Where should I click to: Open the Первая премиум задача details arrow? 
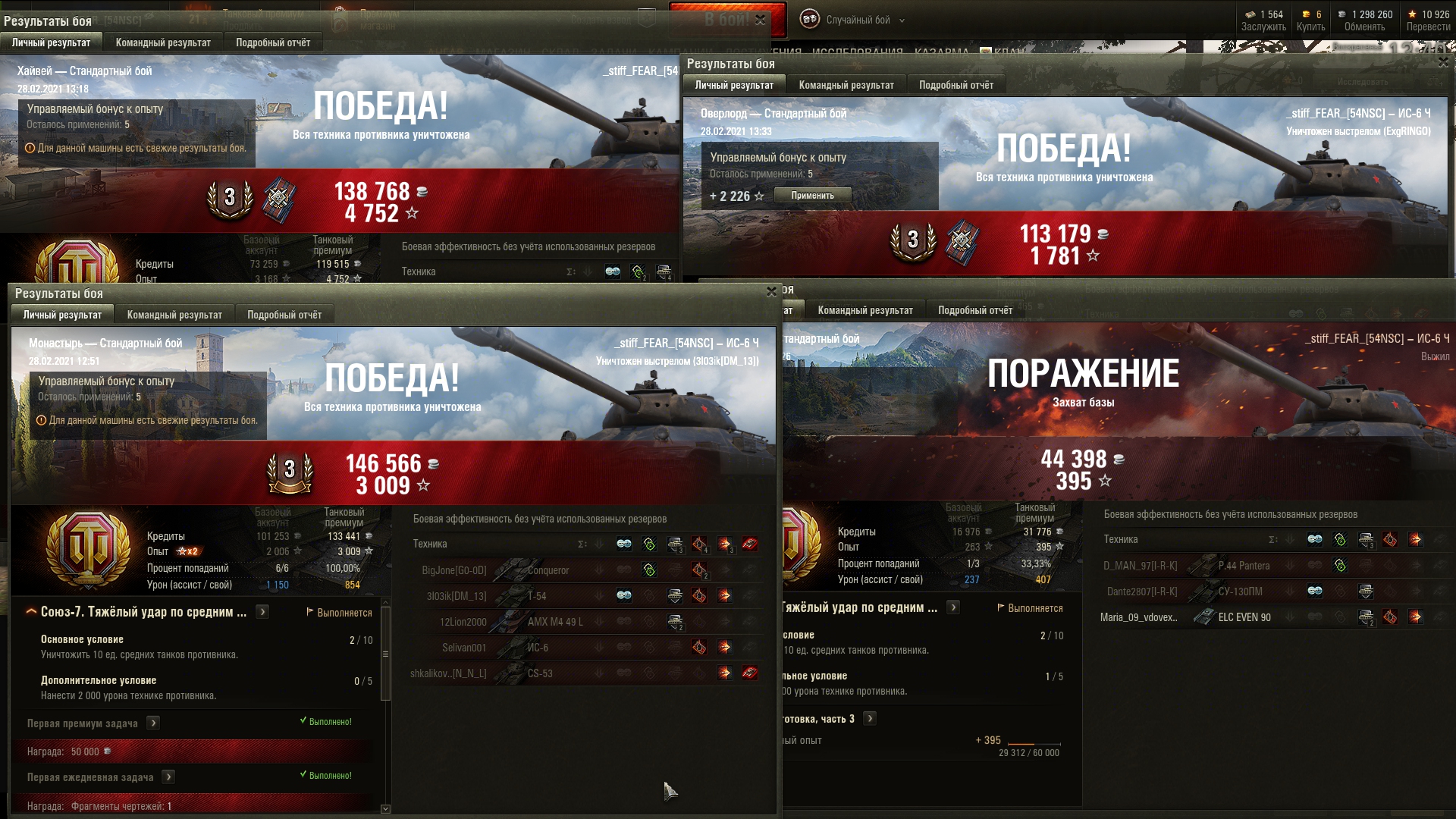click(153, 723)
